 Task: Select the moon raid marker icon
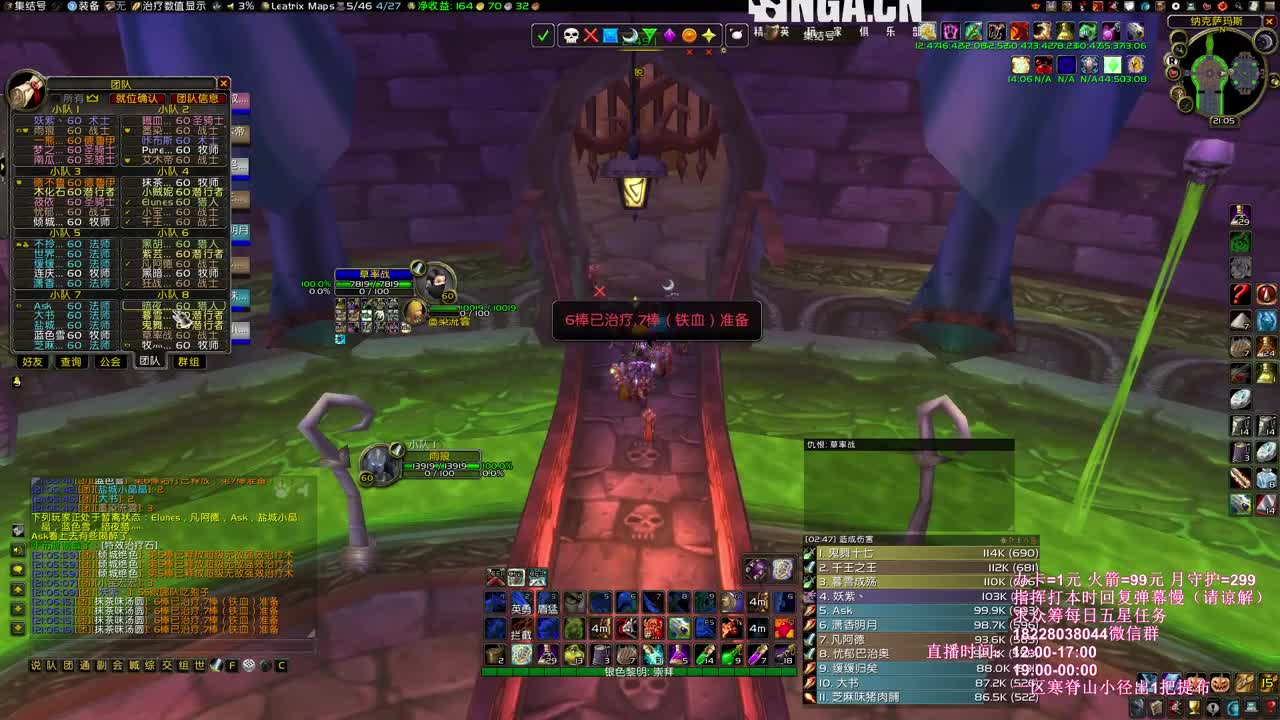[x=631, y=35]
